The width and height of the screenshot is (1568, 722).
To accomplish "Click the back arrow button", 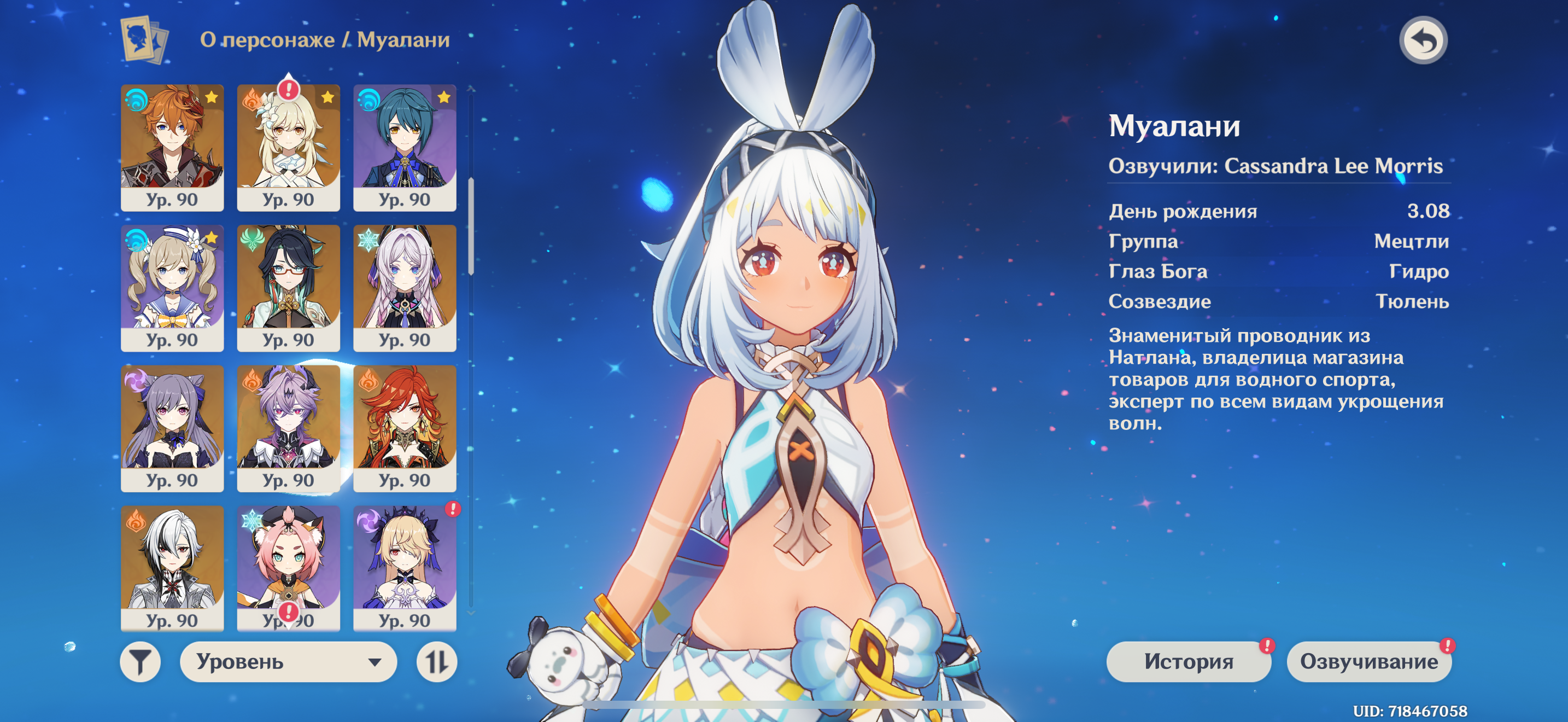I will click(x=1423, y=41).
